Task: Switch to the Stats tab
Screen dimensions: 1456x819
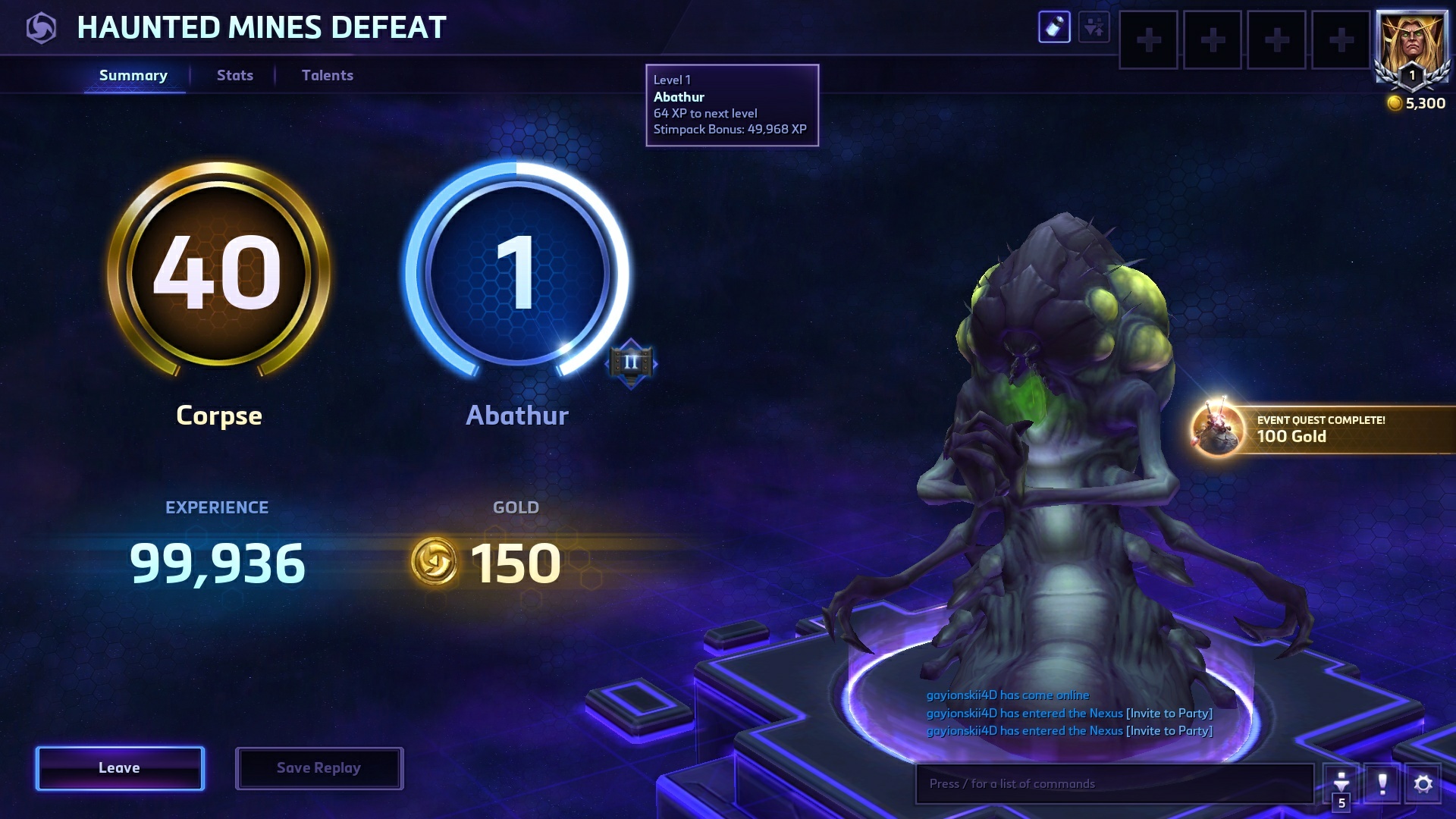Action: click(x=235, y=75)
